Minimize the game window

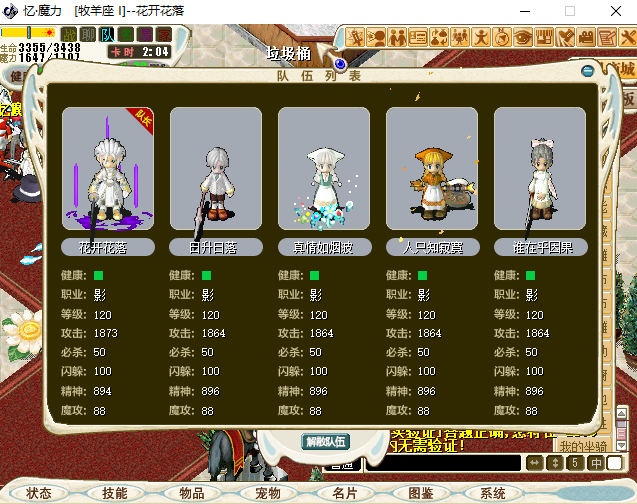[524, 11]
